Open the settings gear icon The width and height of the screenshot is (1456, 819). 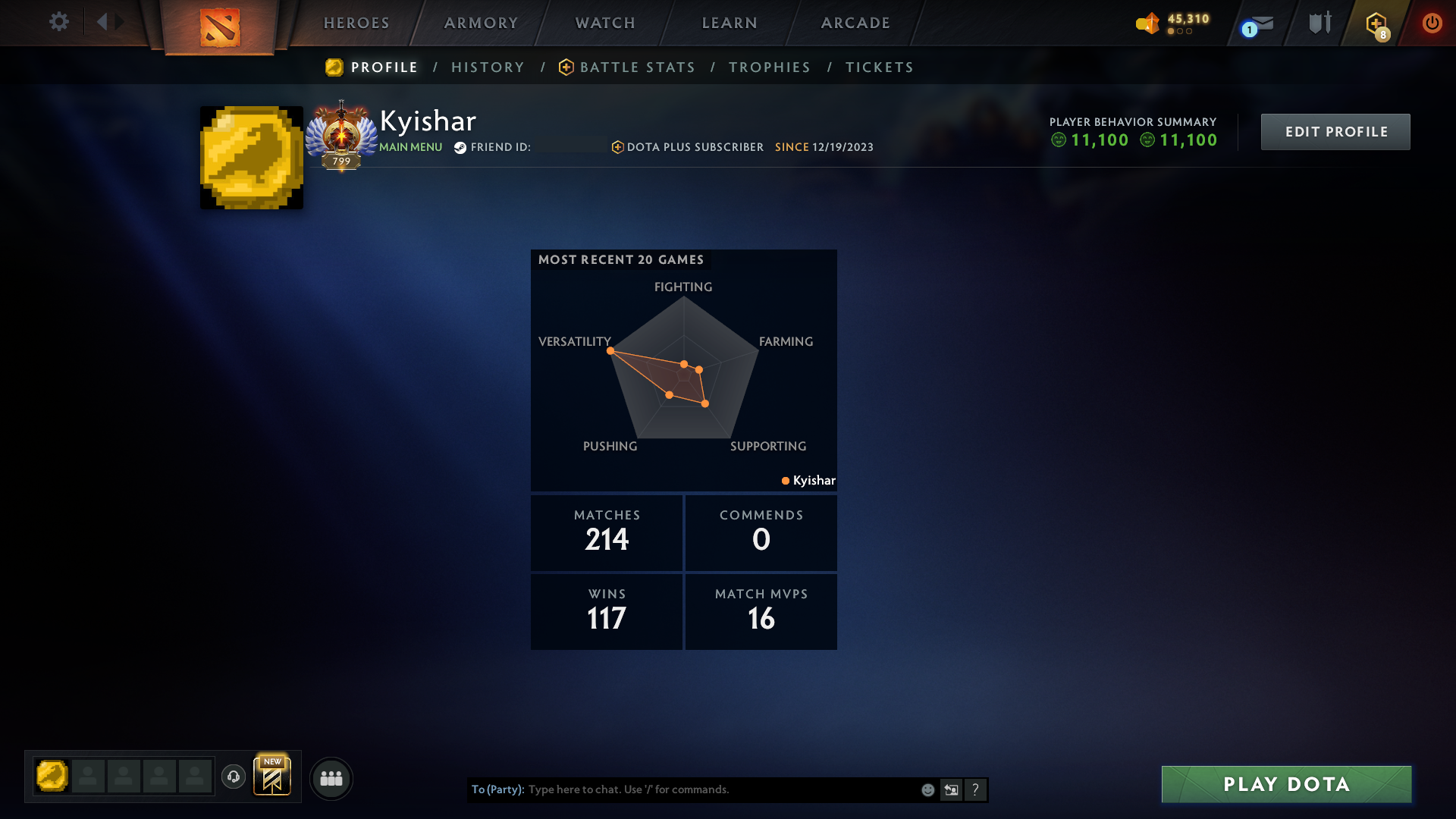[x=59, y=22]
